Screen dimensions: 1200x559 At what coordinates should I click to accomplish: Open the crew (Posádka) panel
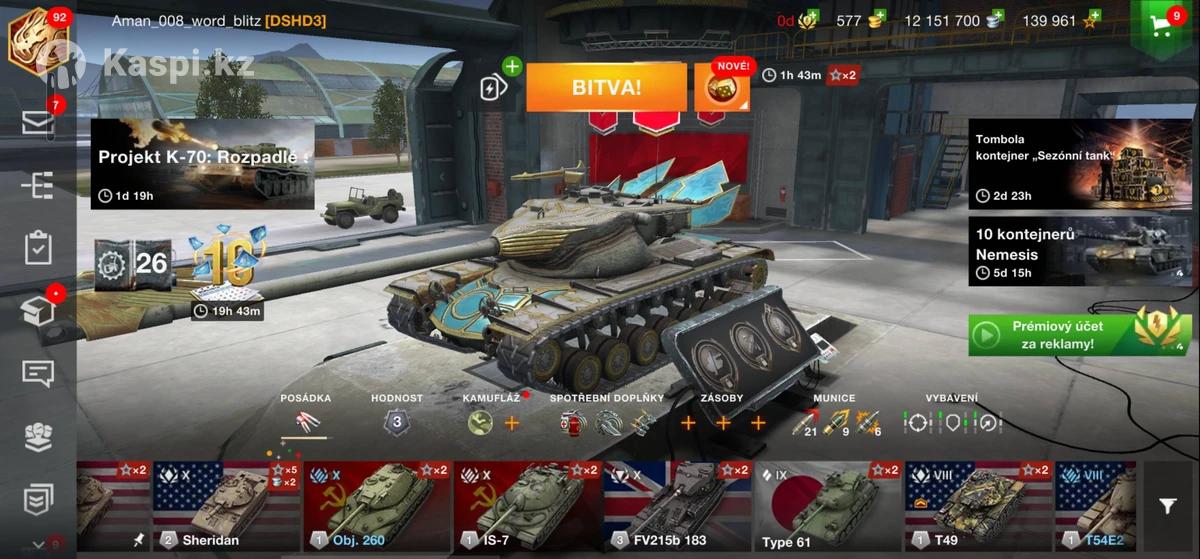coord(305,421)
